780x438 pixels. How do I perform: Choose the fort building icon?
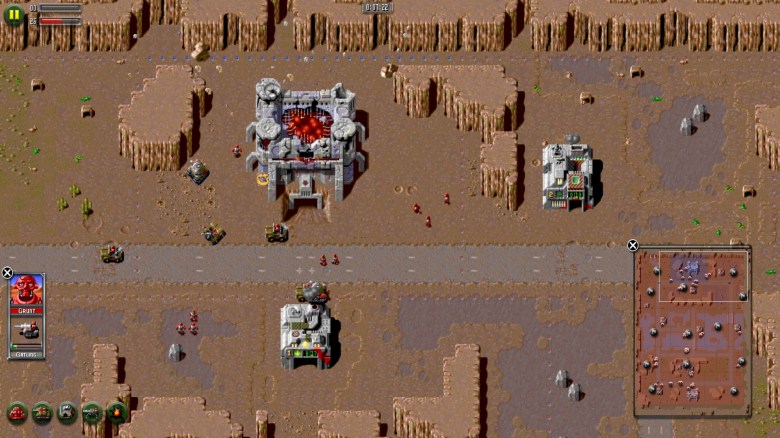[x=67, y=412]
